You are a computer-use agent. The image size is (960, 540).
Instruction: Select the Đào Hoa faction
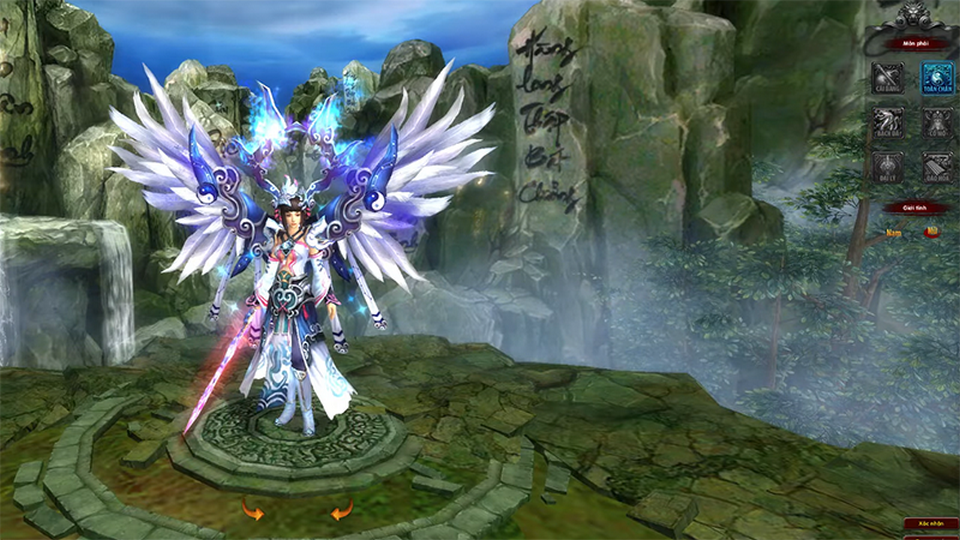click(937, 166)
